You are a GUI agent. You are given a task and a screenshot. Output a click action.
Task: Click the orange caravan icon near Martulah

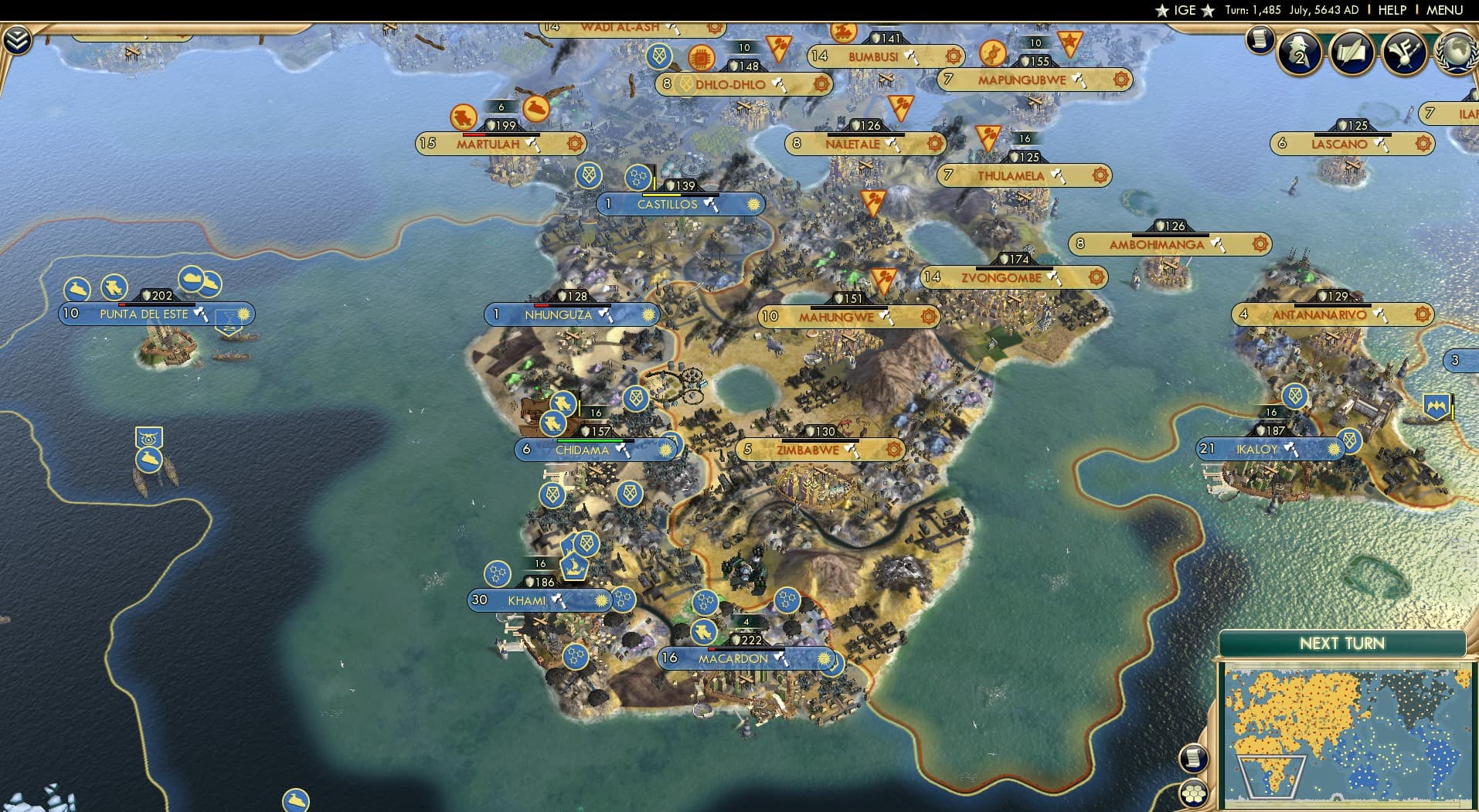pyautogui.click(x=462, y=118)
